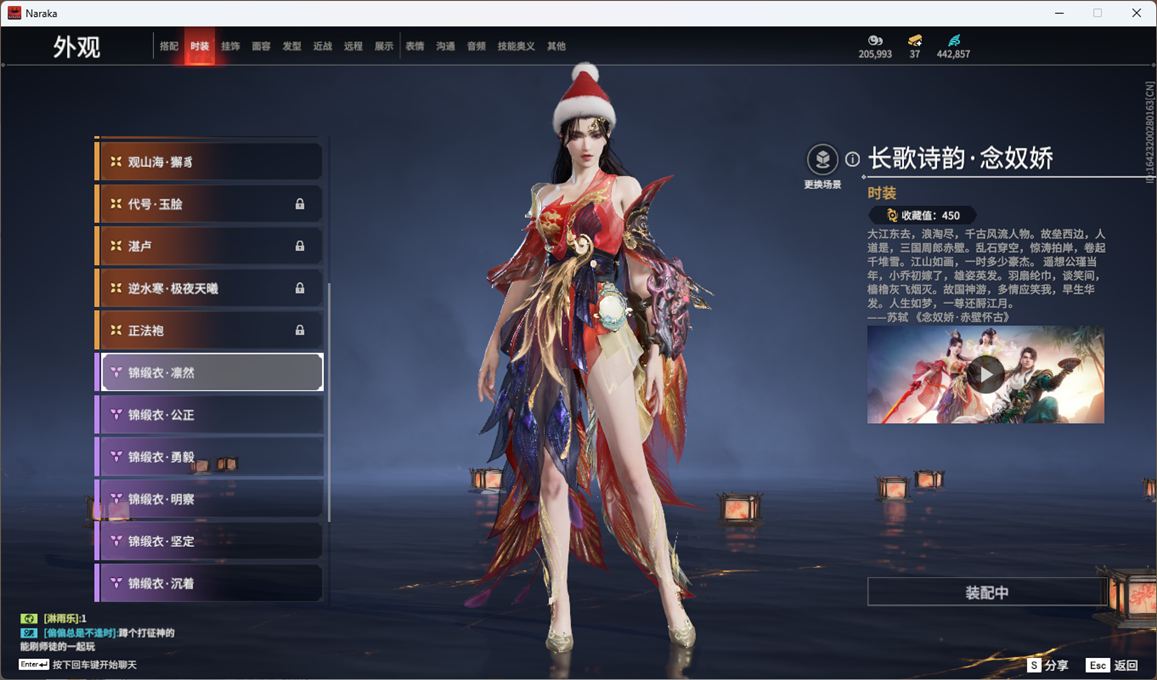Play the outfit preview video
The height and width of the screenshot is (680, 1157).
click(x=985, y=374)
